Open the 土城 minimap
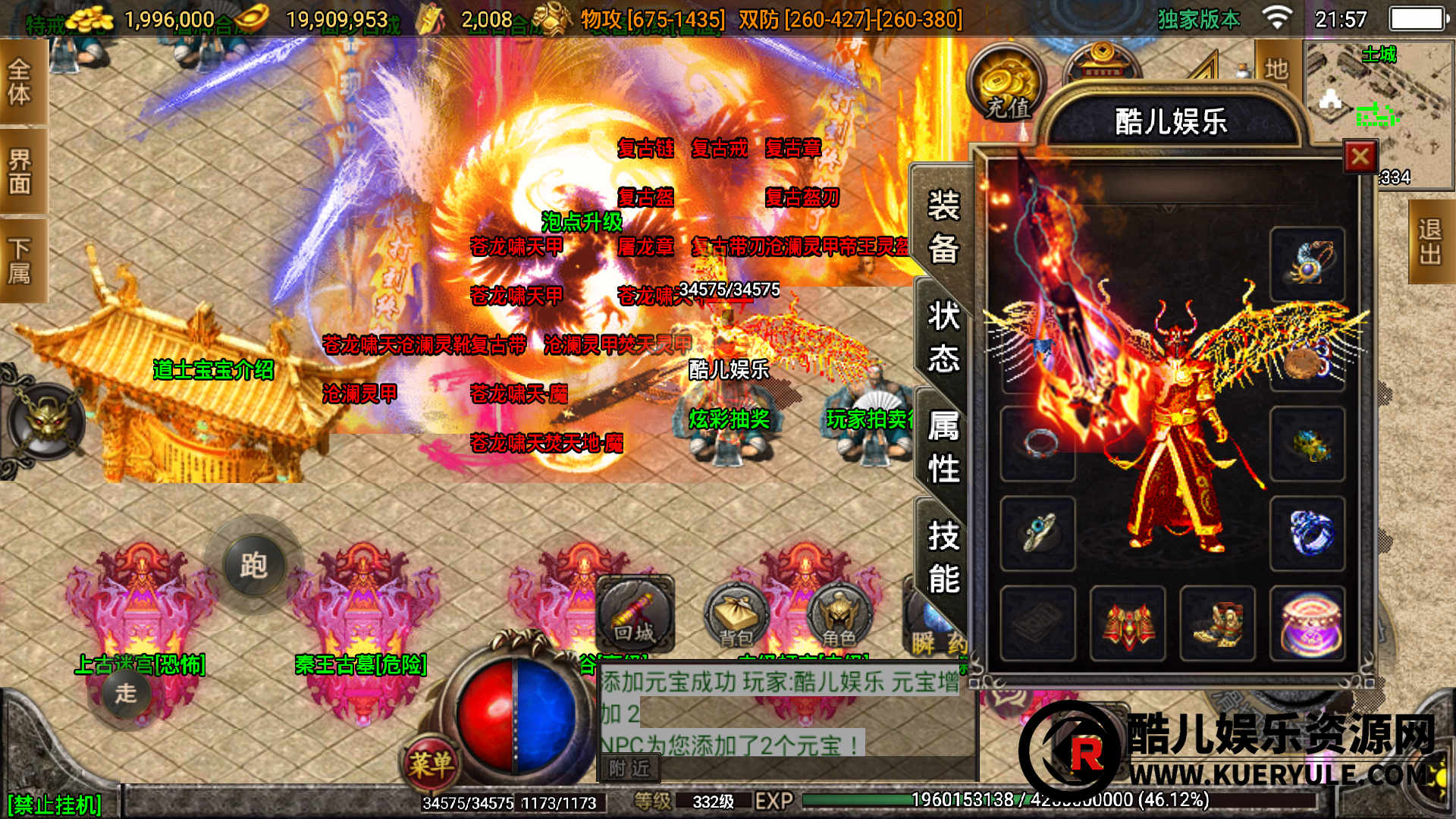This screenshot has height=819, width=1456. tap(1379, 106)
